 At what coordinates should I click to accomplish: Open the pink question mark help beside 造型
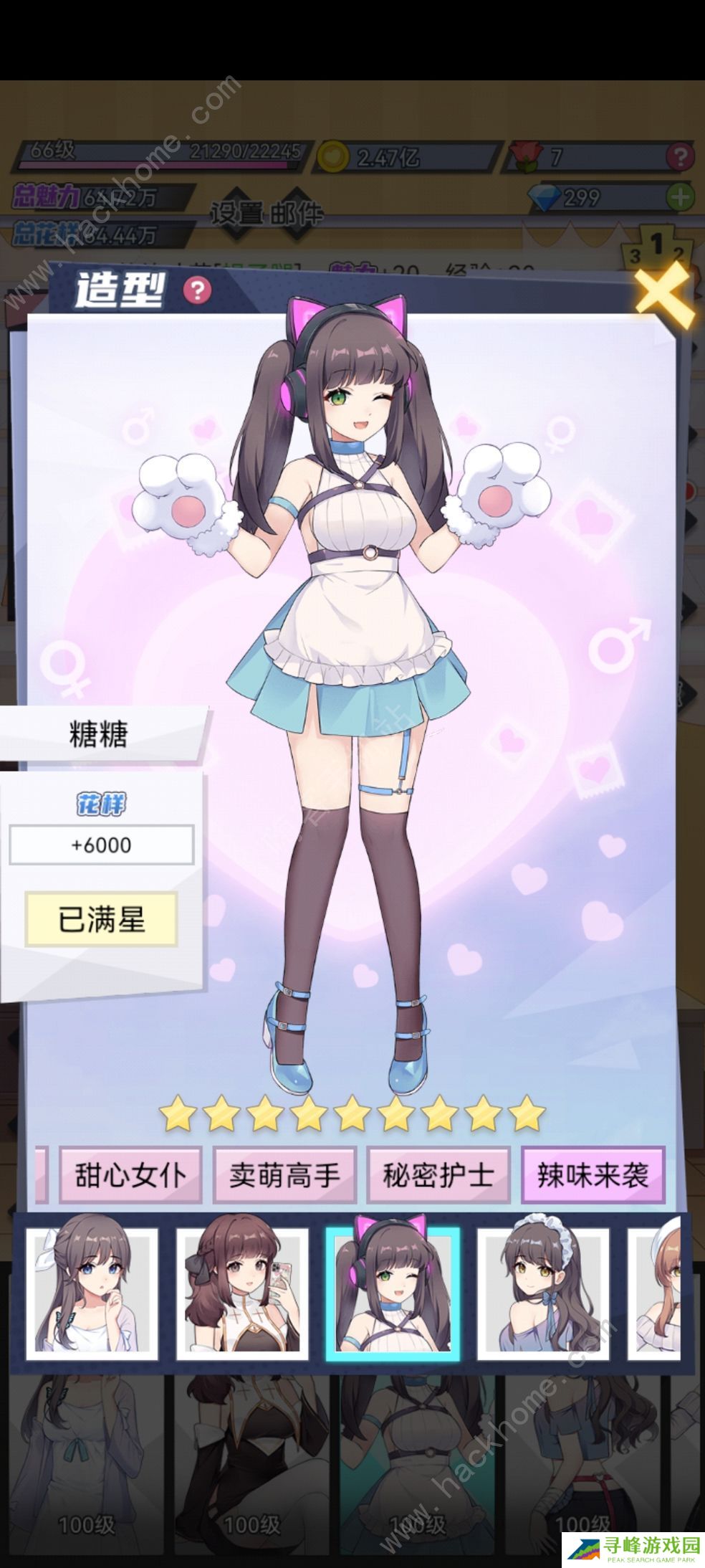[x=197, y=290]
